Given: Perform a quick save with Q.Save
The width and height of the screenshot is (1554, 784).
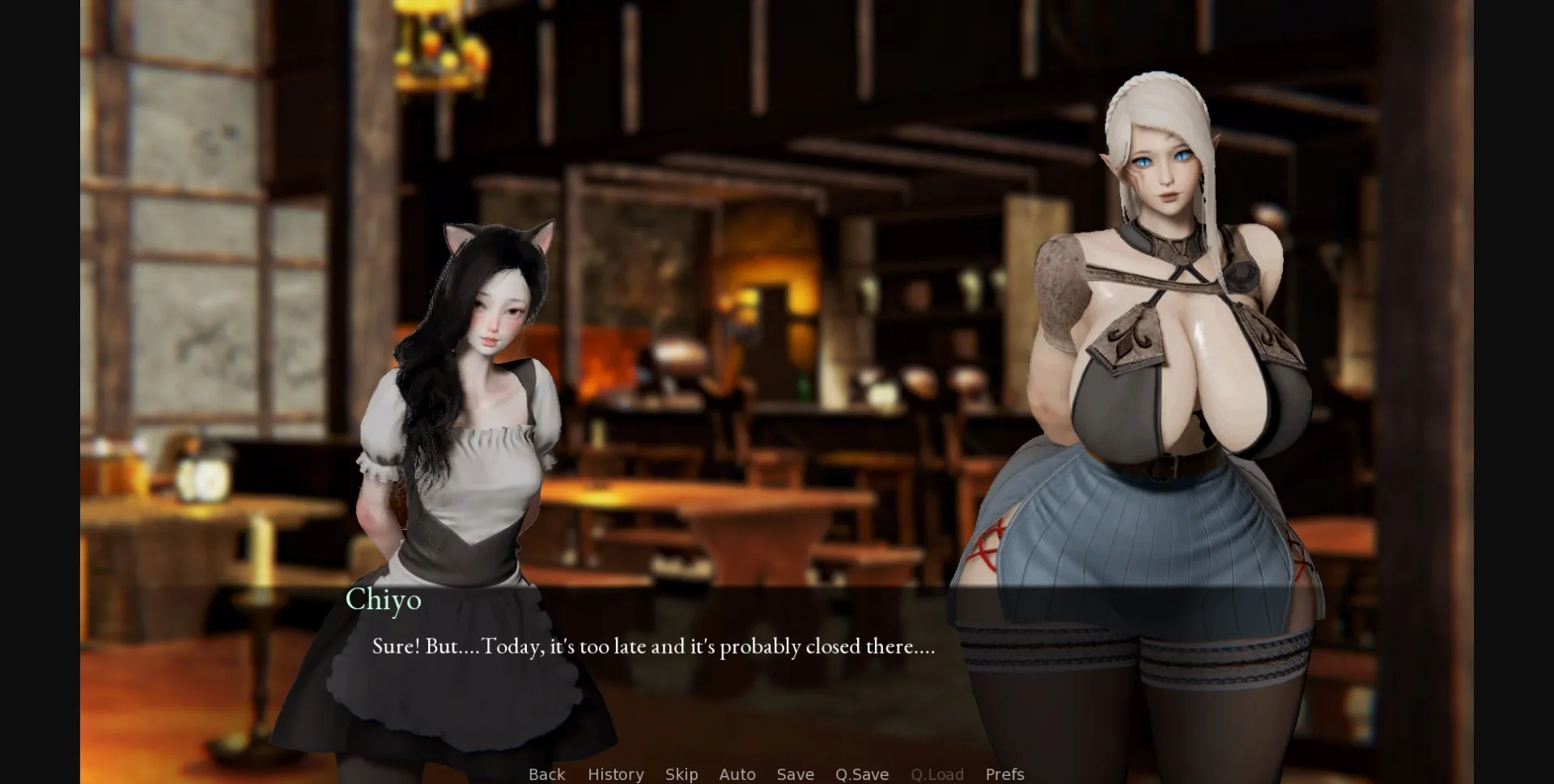Looking at the screenshot, I should coord(861,774).
